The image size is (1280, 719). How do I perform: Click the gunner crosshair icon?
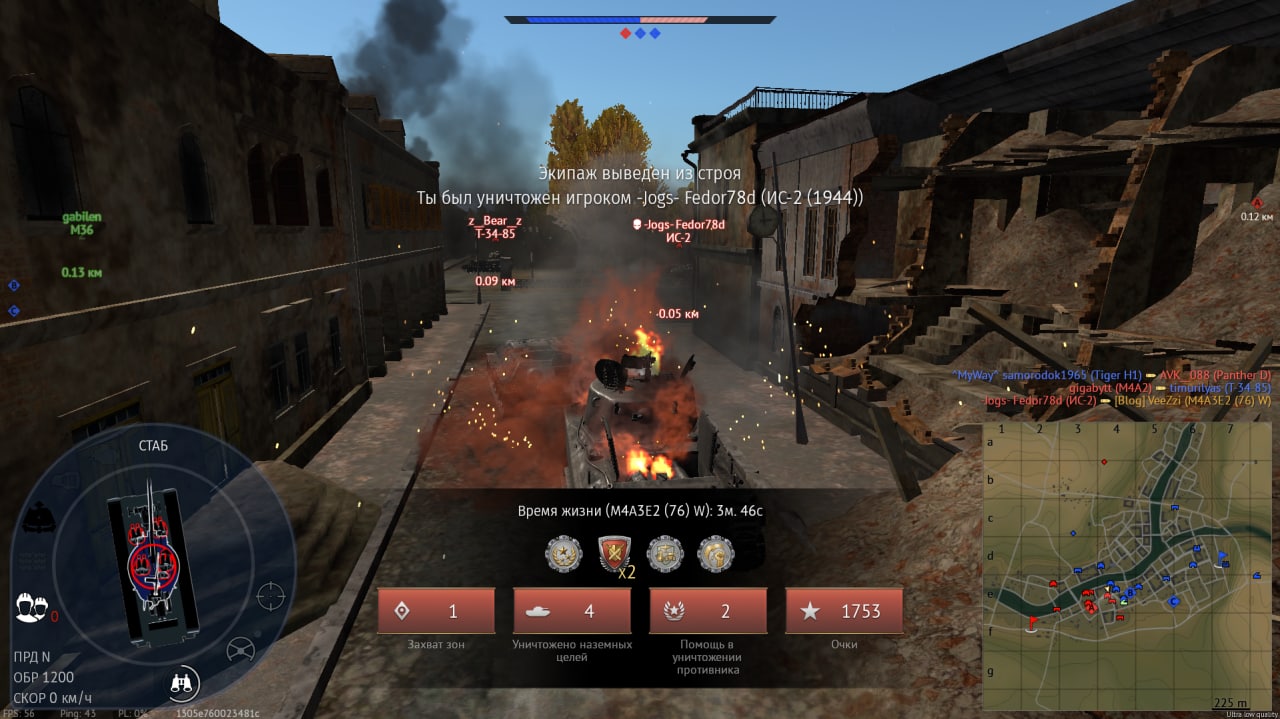pyautogui.click(x=271, y=596)
